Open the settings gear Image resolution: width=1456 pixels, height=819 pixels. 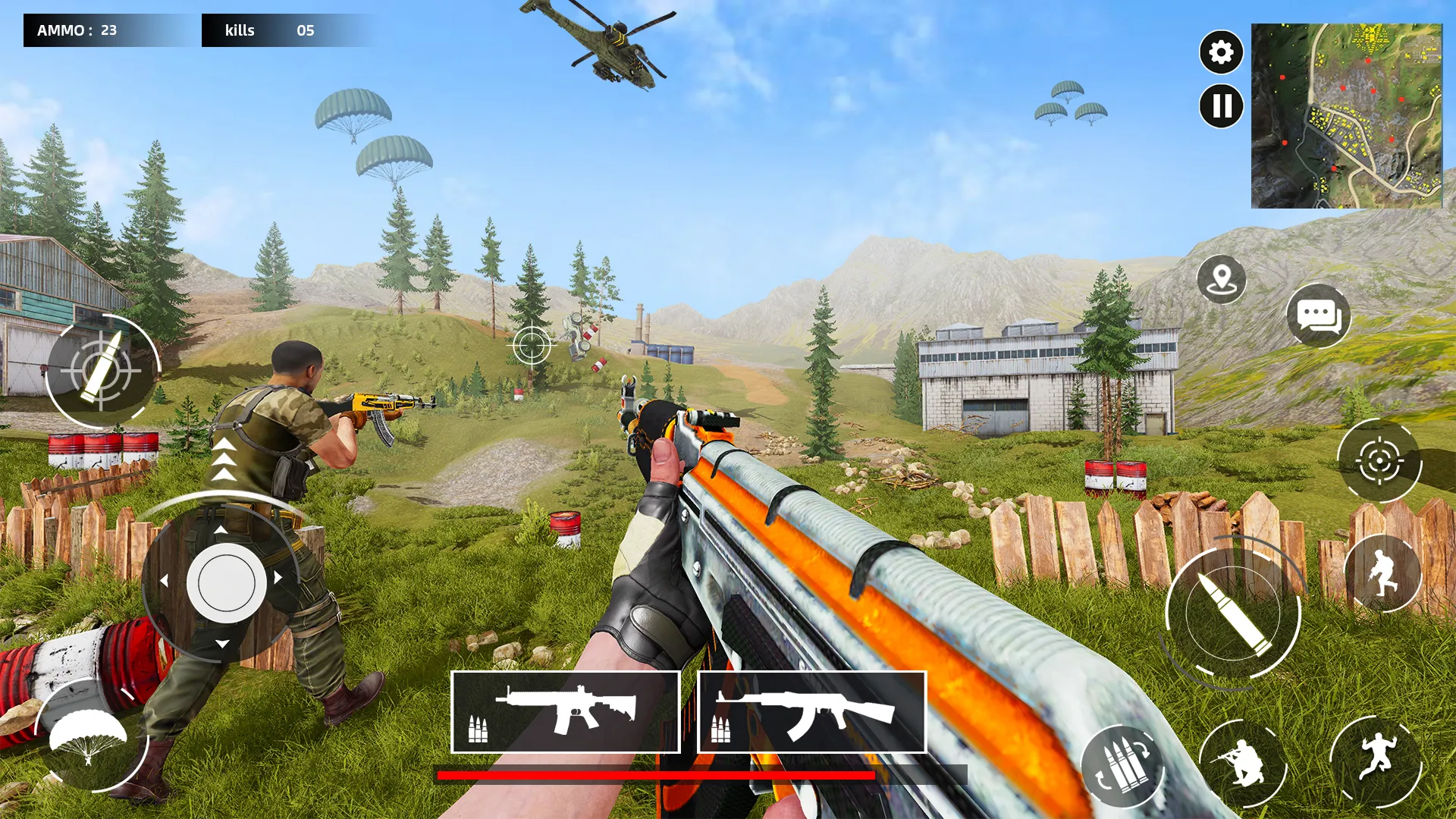[x=1220, y=53]
